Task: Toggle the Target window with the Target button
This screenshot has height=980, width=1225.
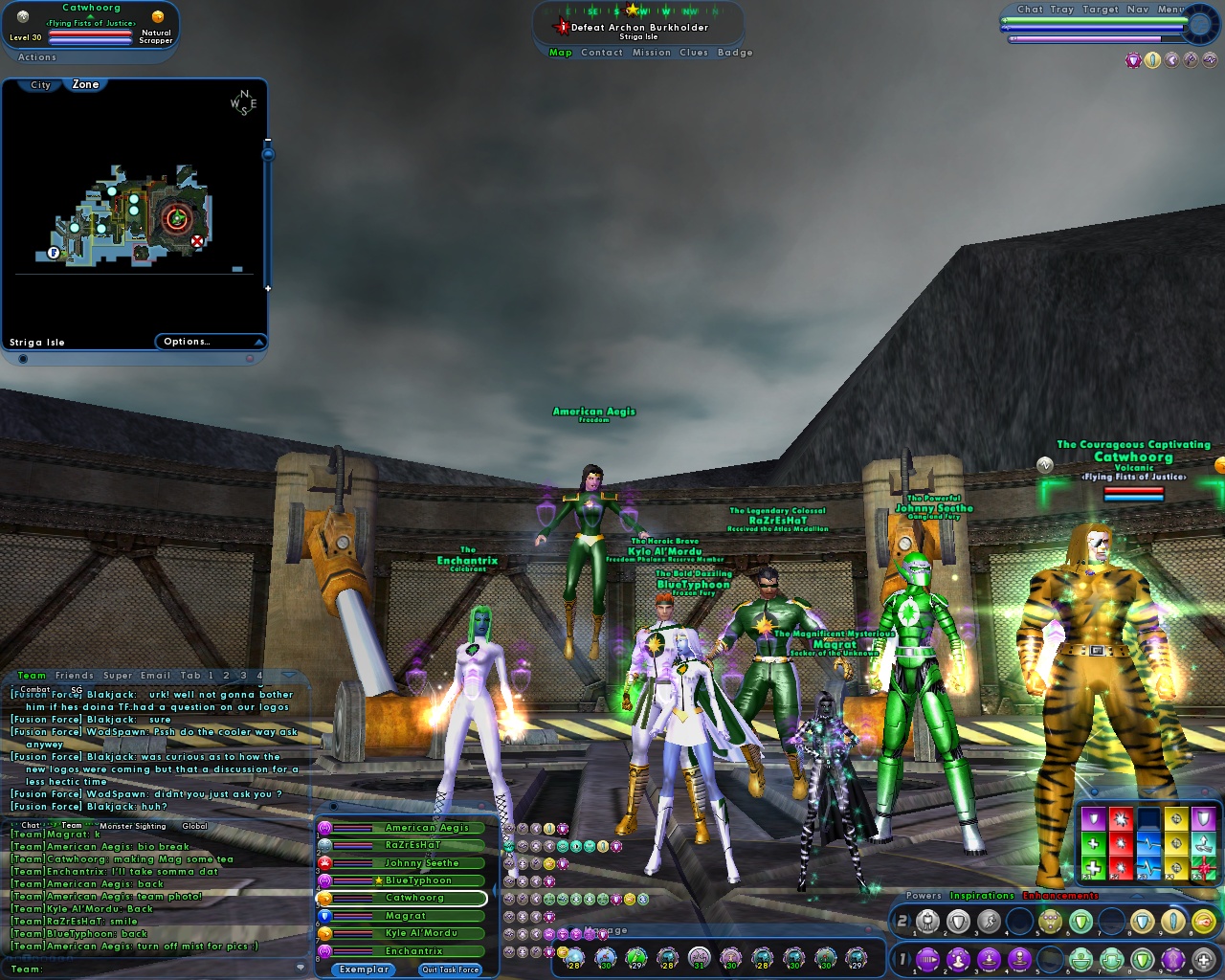Action: pyautogui.click(x=1101, y=9)
